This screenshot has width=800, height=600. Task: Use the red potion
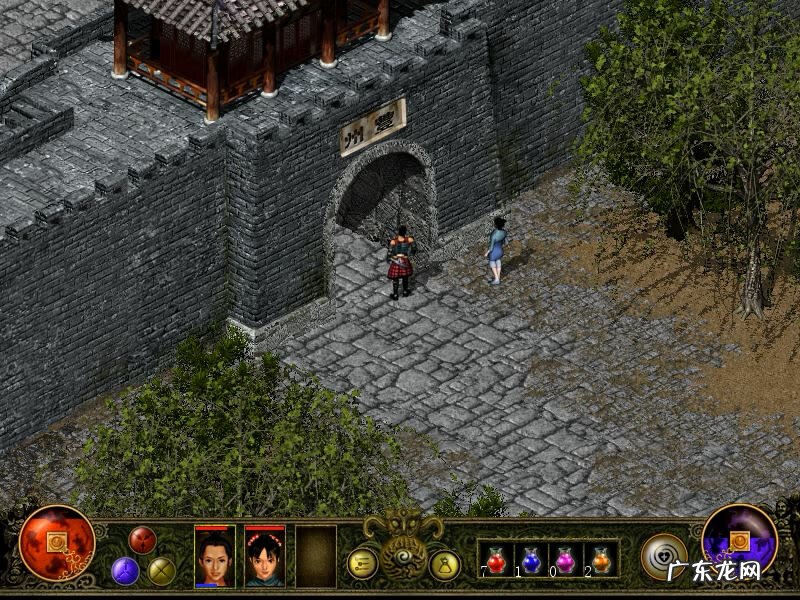click(x=497, y=560)
